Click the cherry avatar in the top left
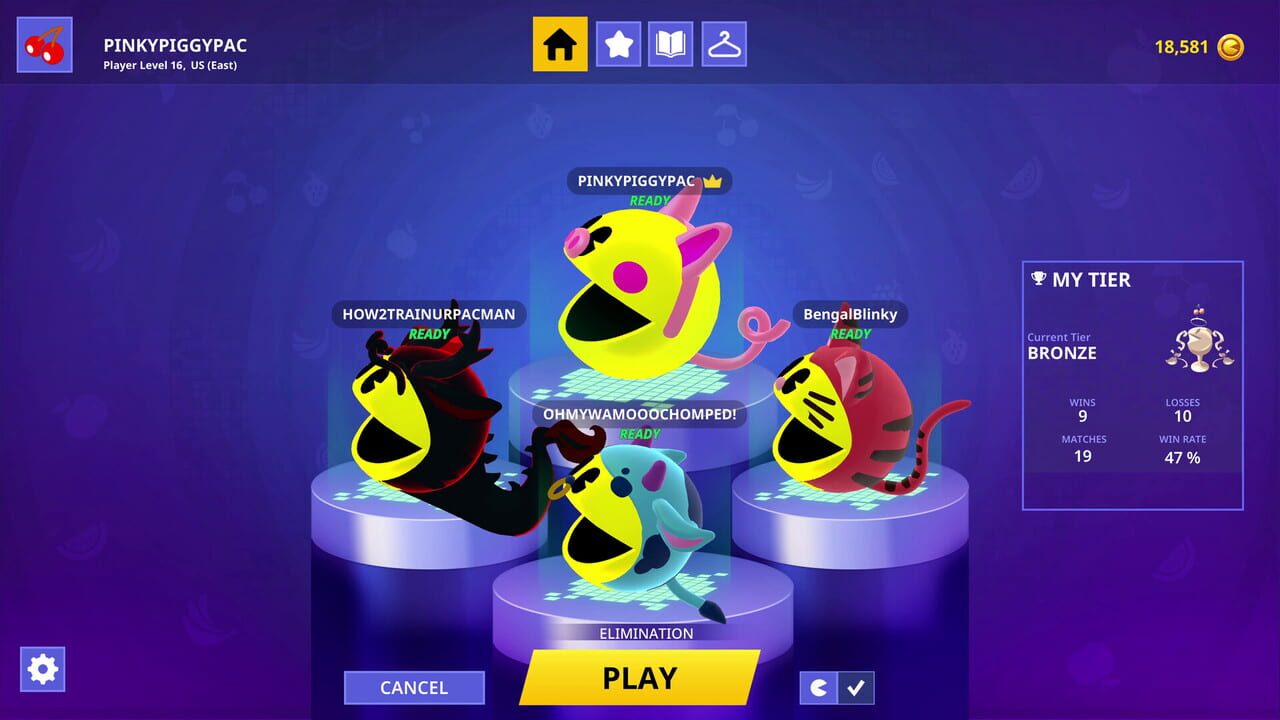 pos(44,43)
